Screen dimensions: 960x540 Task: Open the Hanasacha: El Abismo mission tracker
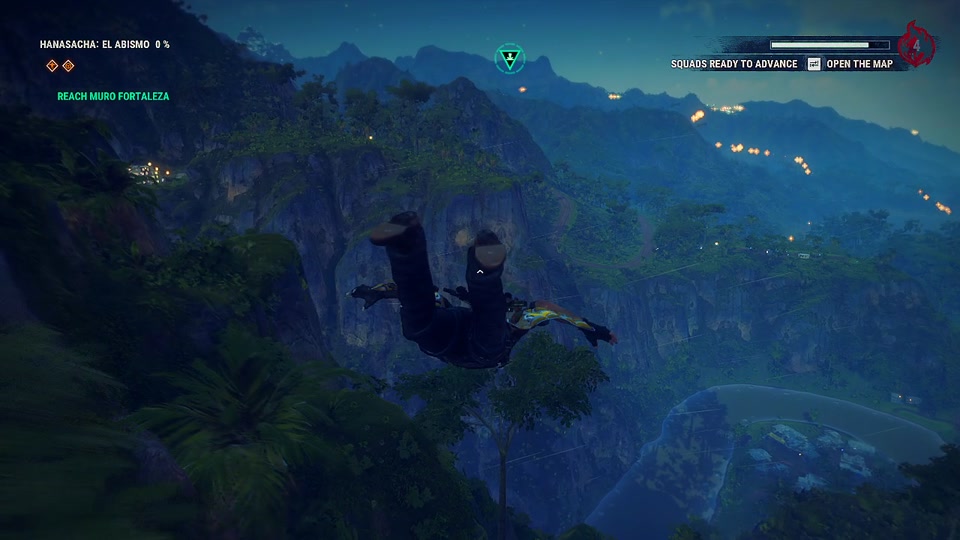[x=104, y=45]
